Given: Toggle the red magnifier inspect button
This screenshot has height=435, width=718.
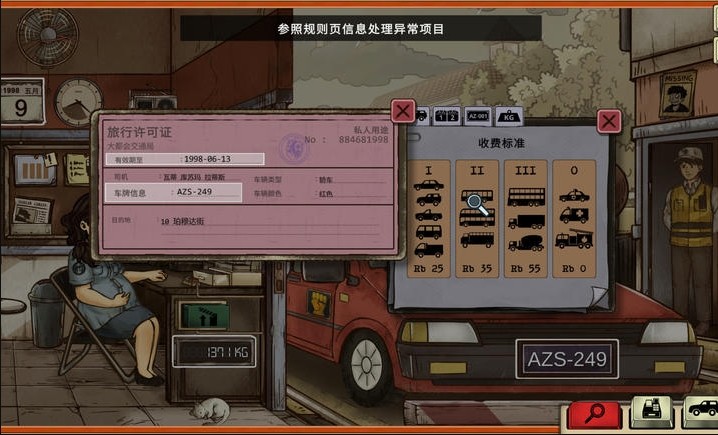Looking at the screenshot, I should click(x=596, y=412).
